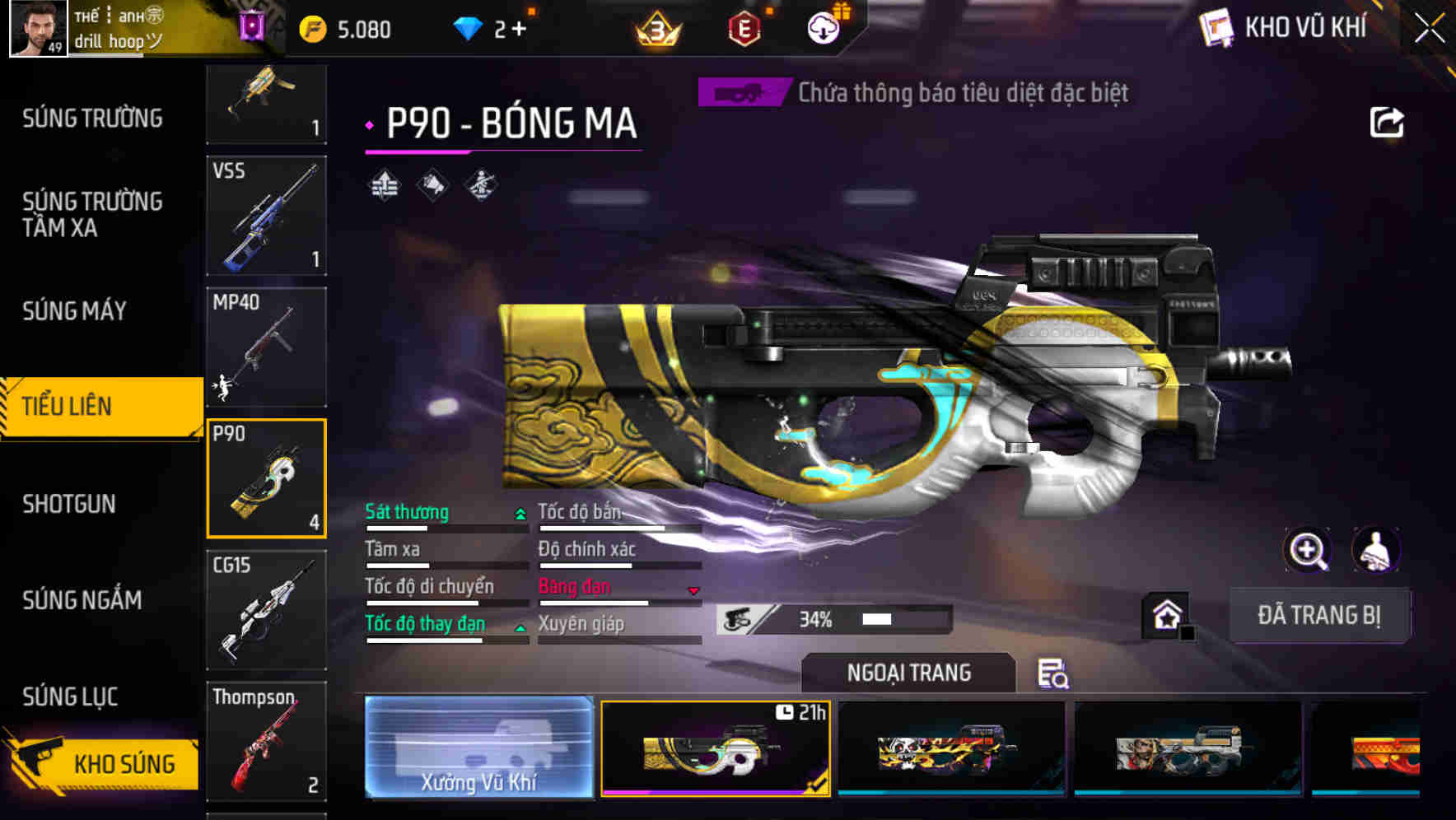Switch to the SÚNG MÁY category tab

(74, 311)
